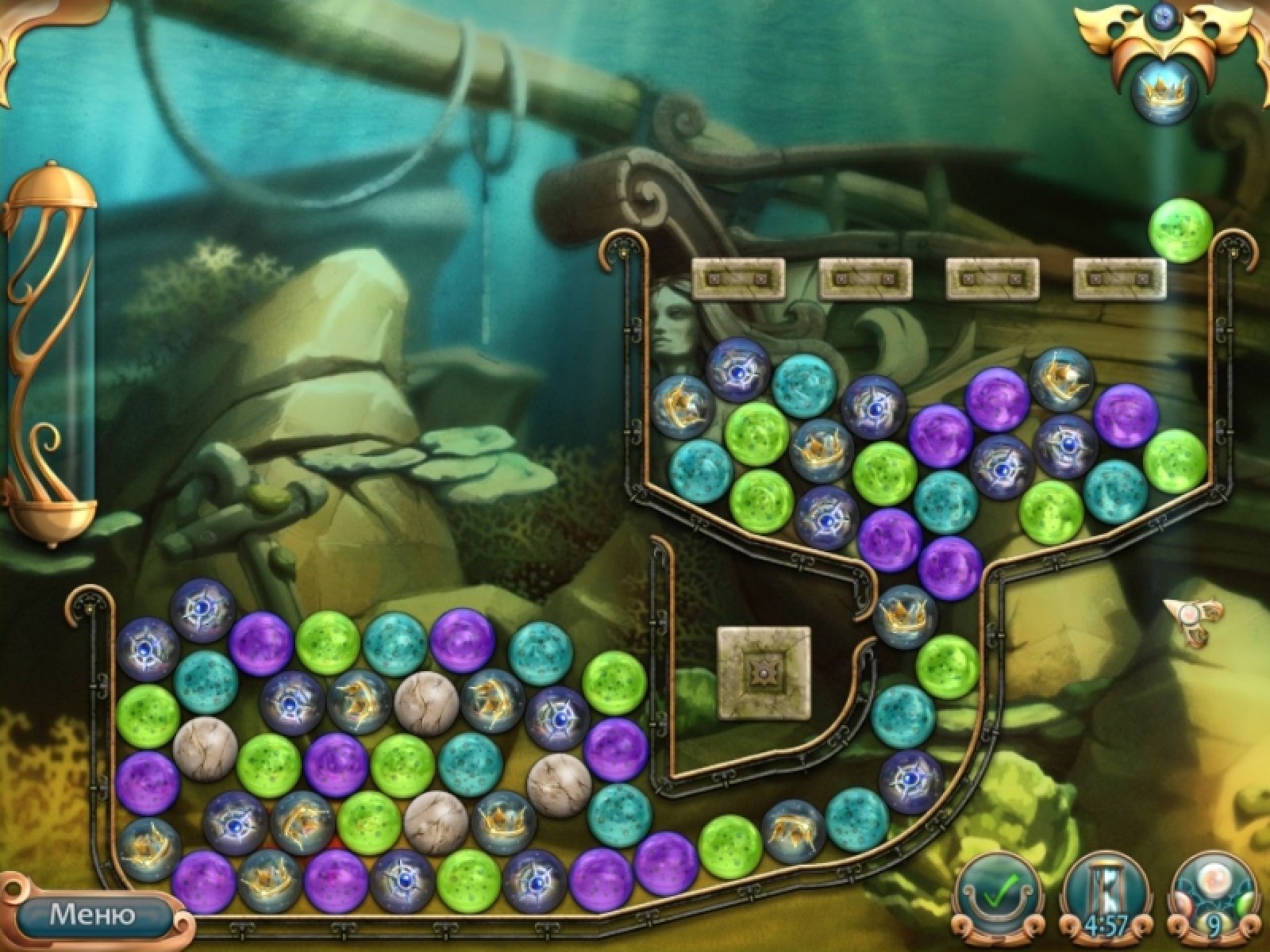This screenshot has height=952, width=1270.
Task: Click the green ball atop the upper chute
Action: [x=1181, y=229]
